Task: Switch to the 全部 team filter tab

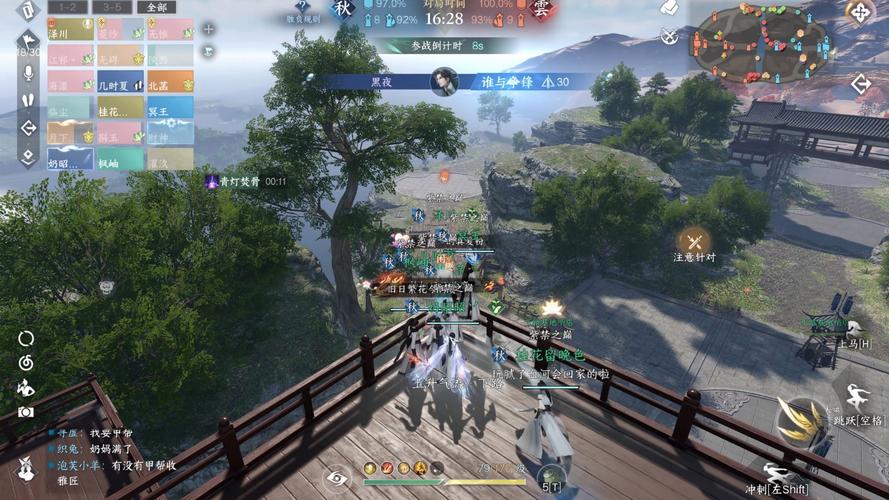Action: pos(156,7)
